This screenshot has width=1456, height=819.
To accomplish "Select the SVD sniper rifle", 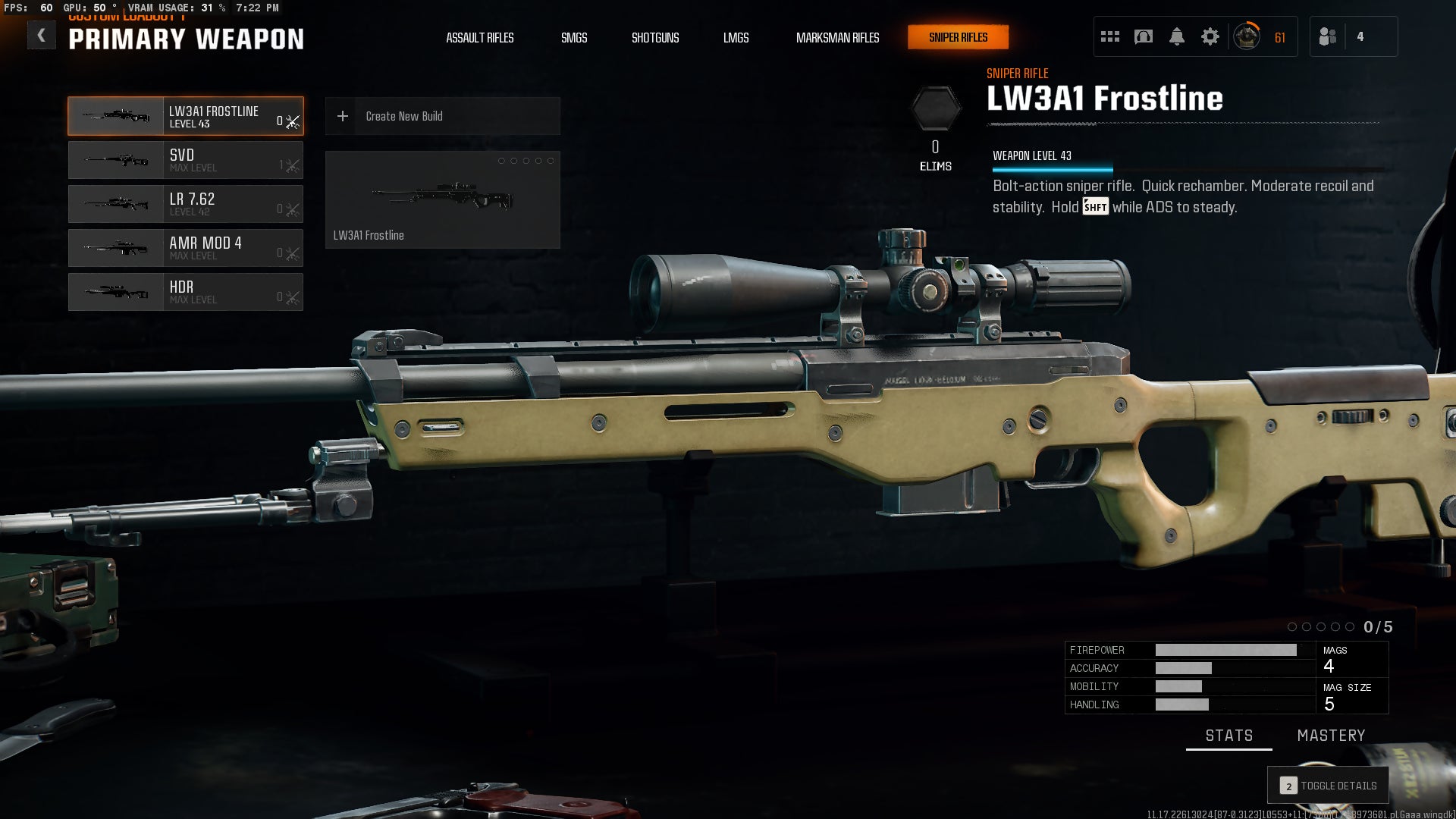I will 186,160.
